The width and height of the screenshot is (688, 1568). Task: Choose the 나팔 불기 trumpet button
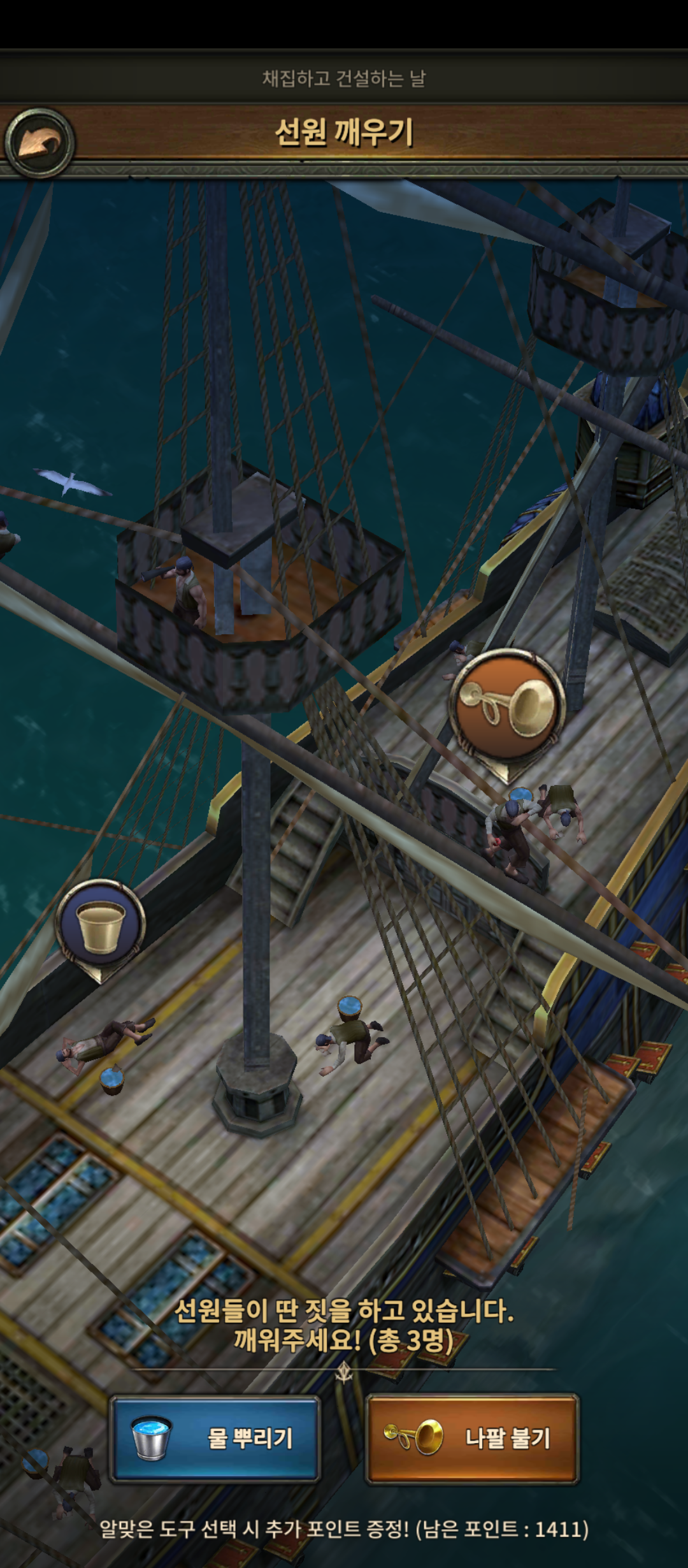472,1437
